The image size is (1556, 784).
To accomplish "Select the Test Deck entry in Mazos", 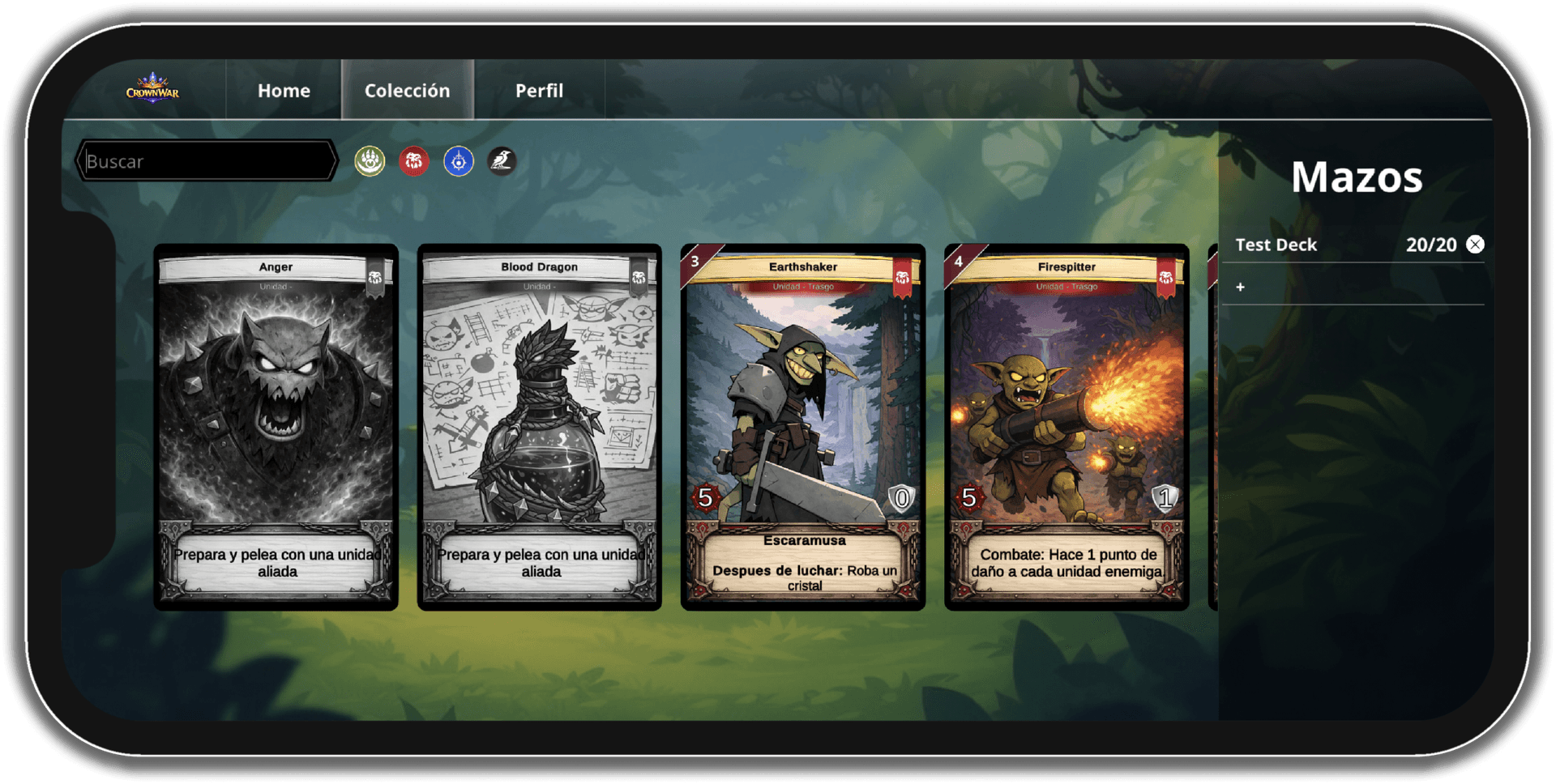I will [x=1276, y=244].
